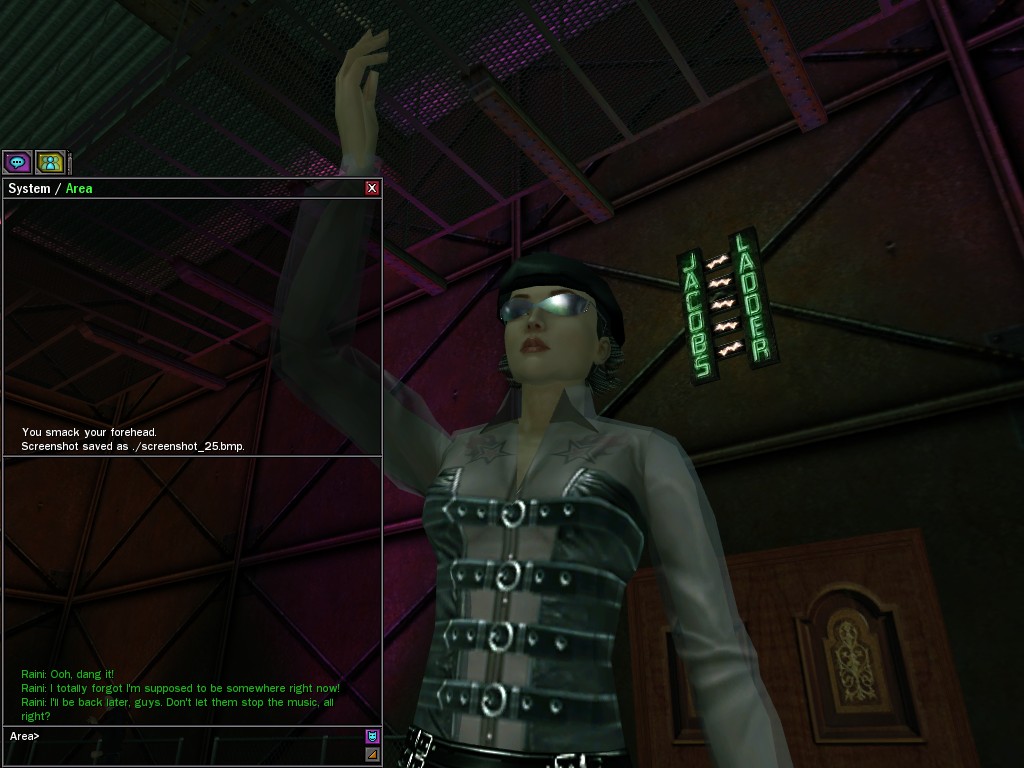Click the orange triangle resize icon

pos(372,754)
